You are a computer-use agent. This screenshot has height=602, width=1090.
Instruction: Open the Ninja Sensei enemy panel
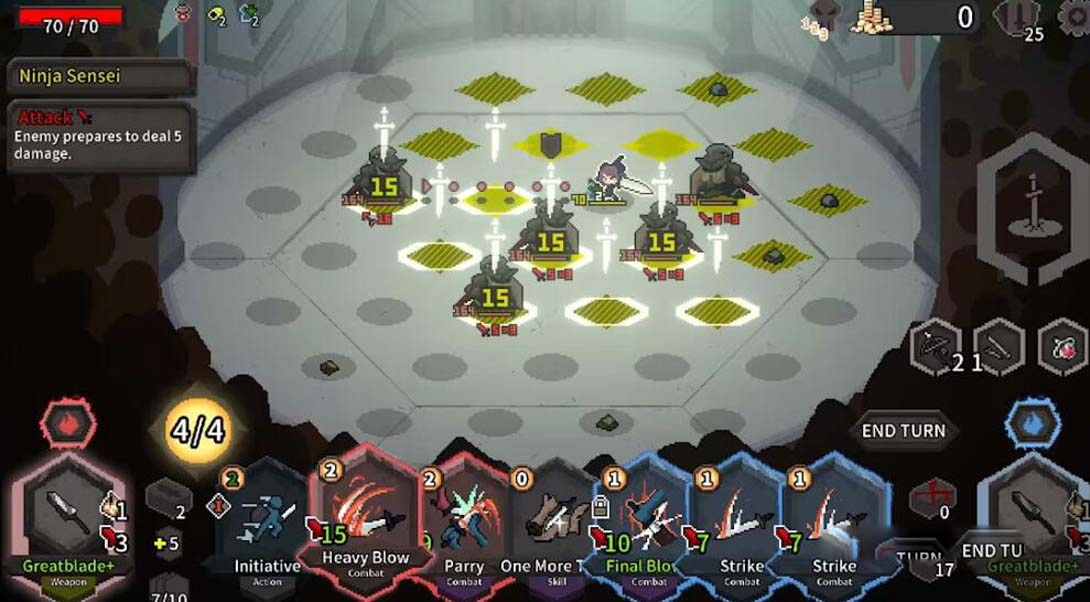(100, 76)
